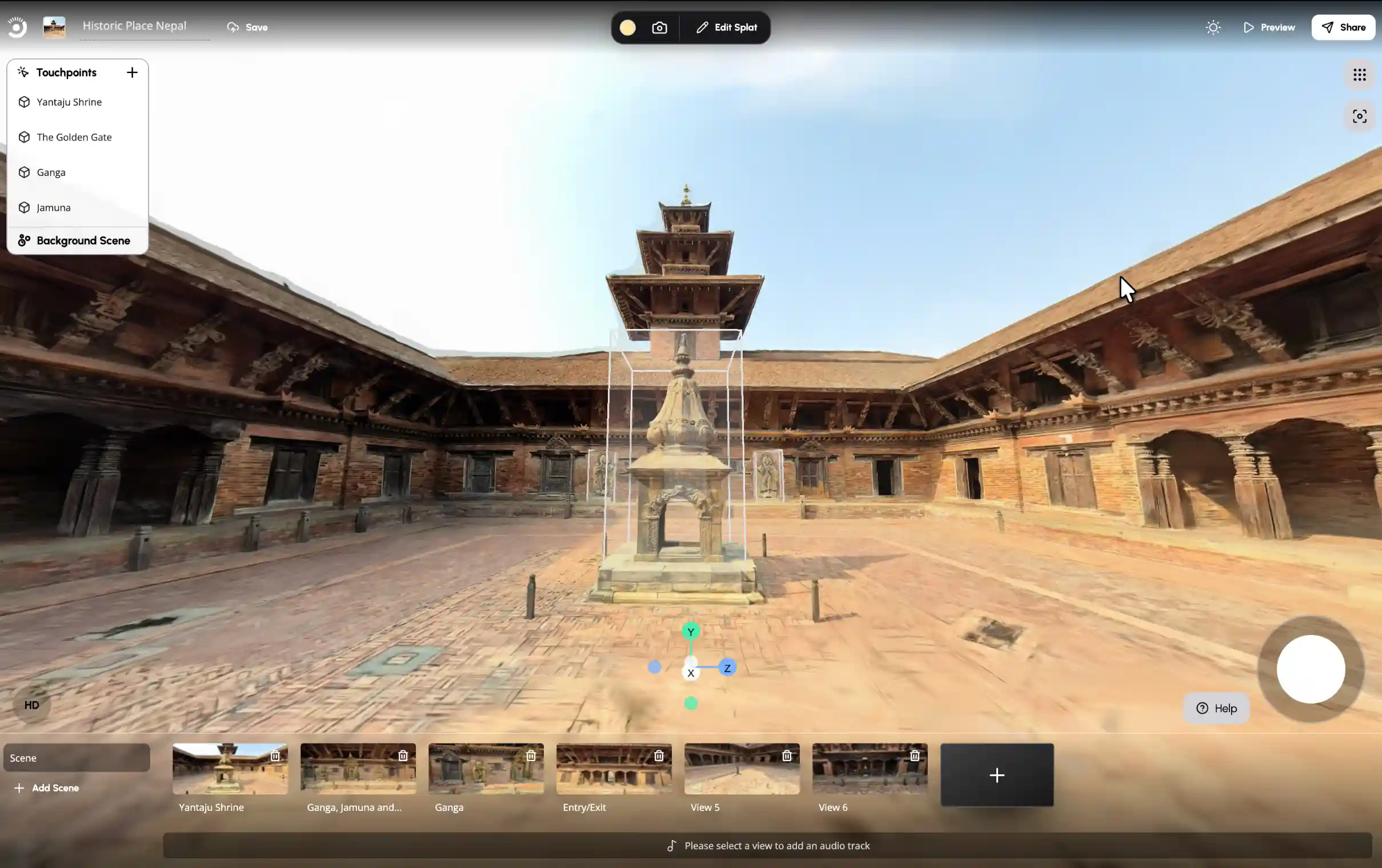Screen dimensions: 1382x868
Task: Delete the View 6 thumbnail
Action: 915,756
